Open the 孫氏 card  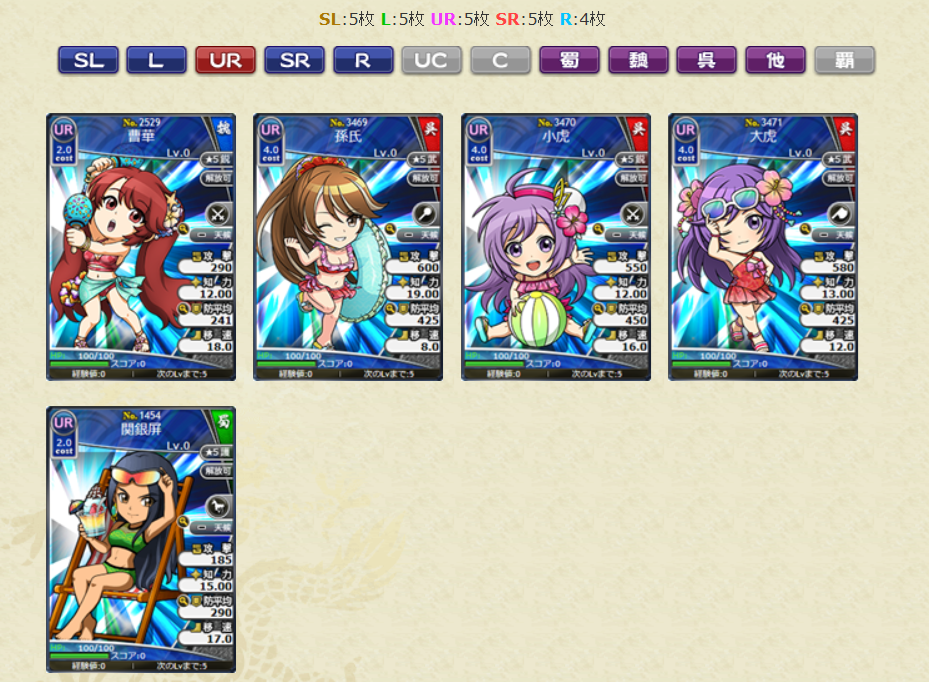(348, 247)
